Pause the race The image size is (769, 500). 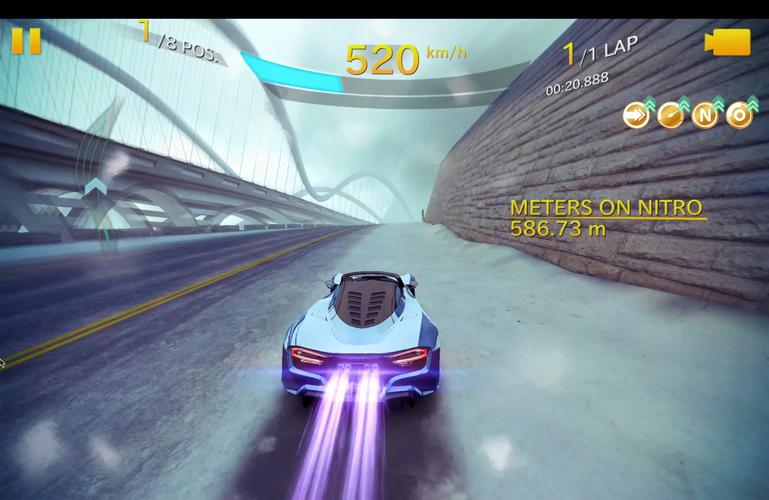tap(26, 41)
